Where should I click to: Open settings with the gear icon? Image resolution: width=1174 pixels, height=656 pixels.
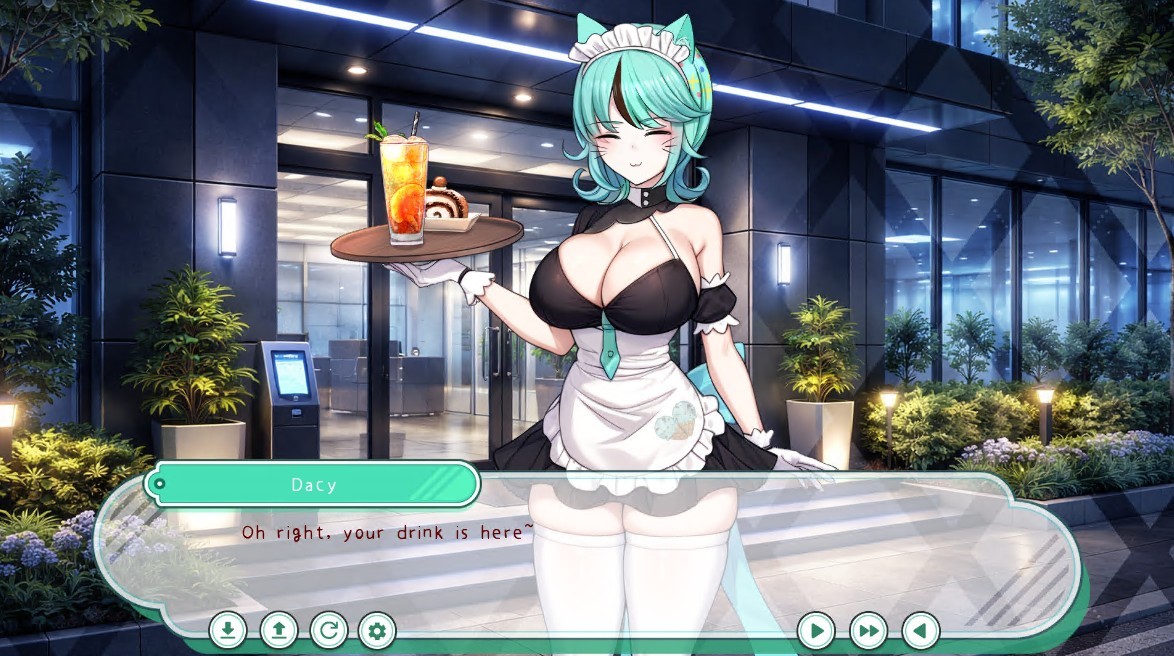pyautogui.click(x=377, y=630)
